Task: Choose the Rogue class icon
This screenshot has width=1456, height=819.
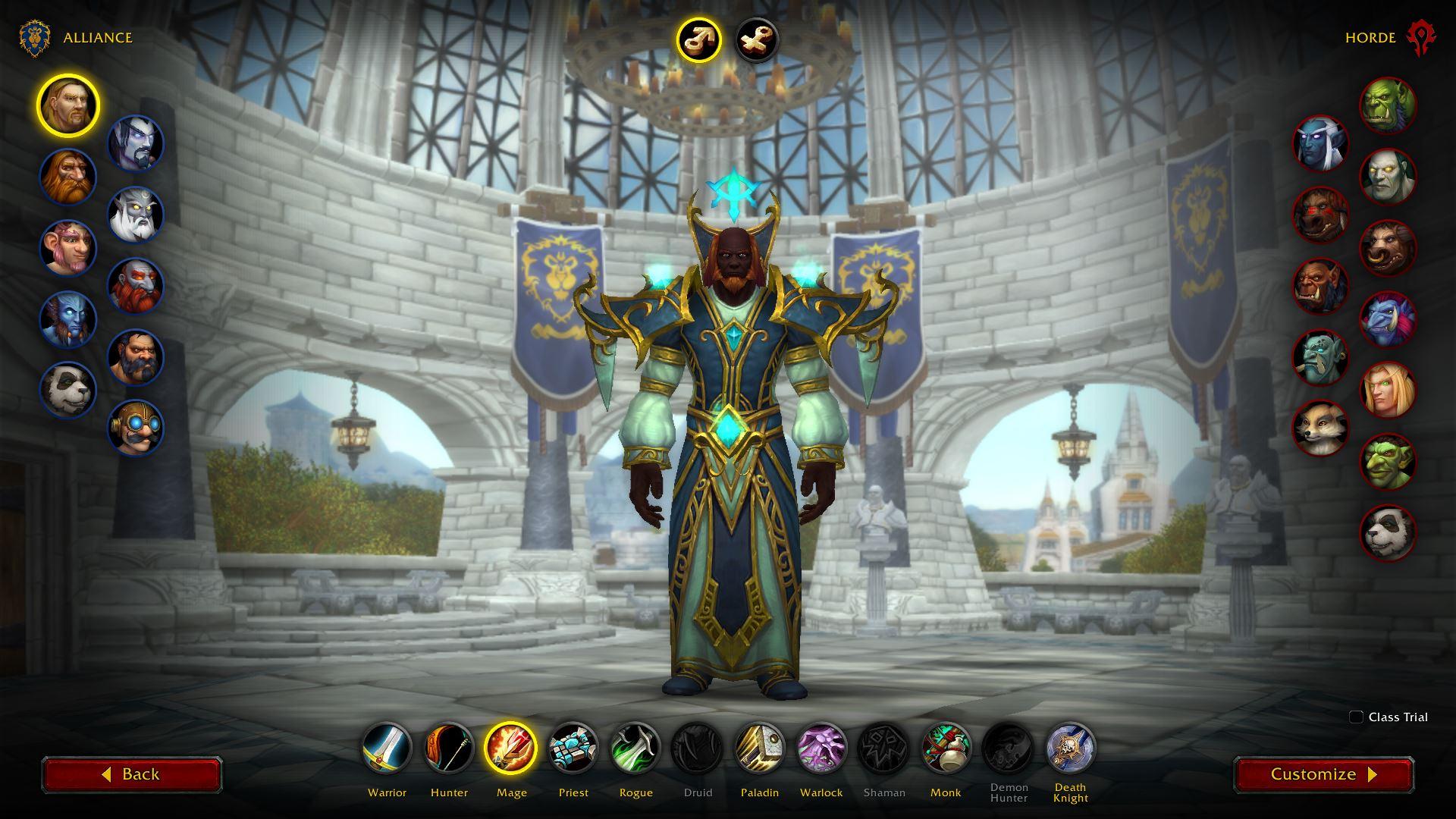Action: pos(635,747)
